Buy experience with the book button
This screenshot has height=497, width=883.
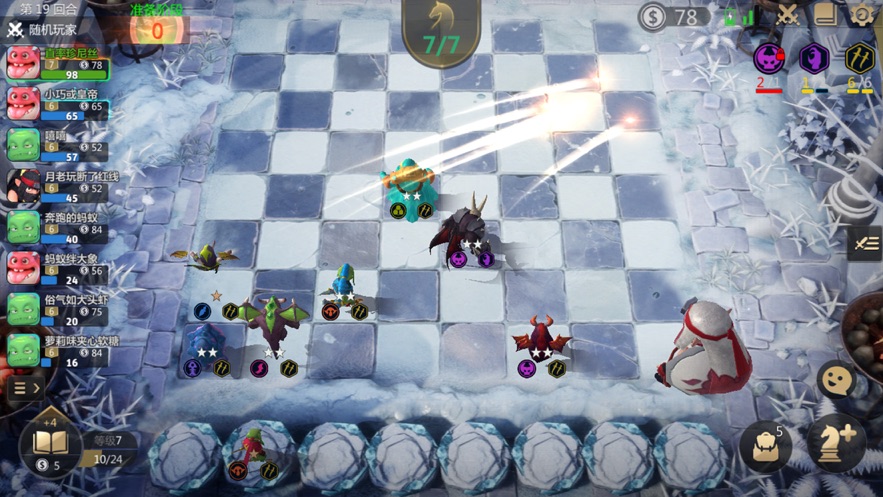[x=49, y=444]
